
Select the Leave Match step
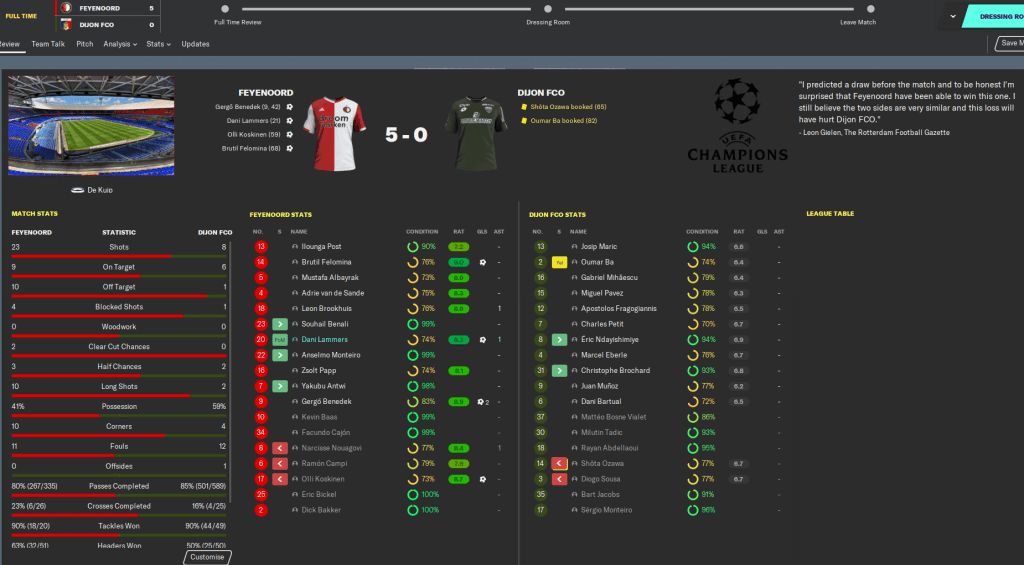pyautogui.click(x=858, y=22)
